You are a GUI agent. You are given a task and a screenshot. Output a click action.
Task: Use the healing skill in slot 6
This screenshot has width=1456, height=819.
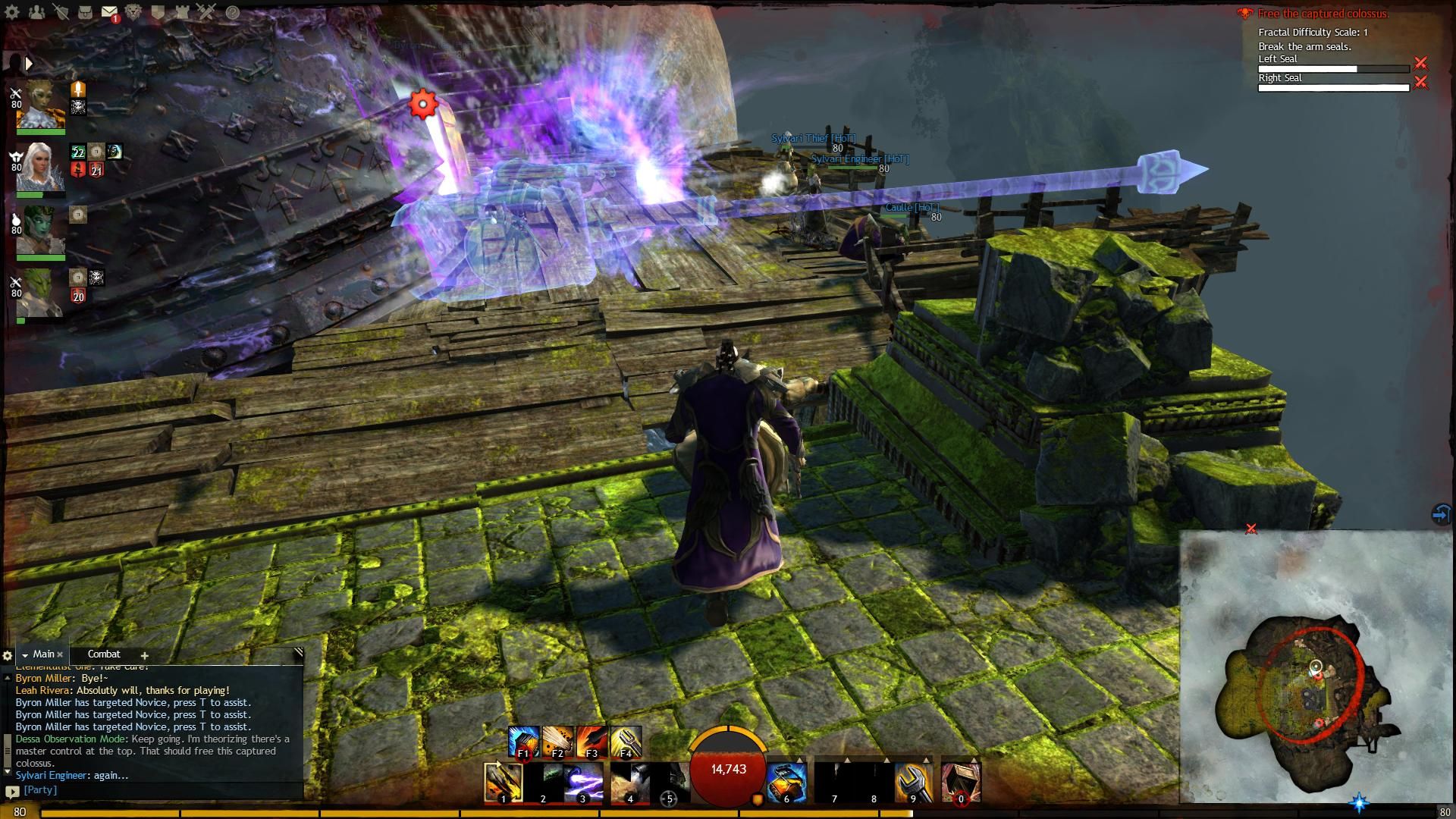tap(786, 783)
